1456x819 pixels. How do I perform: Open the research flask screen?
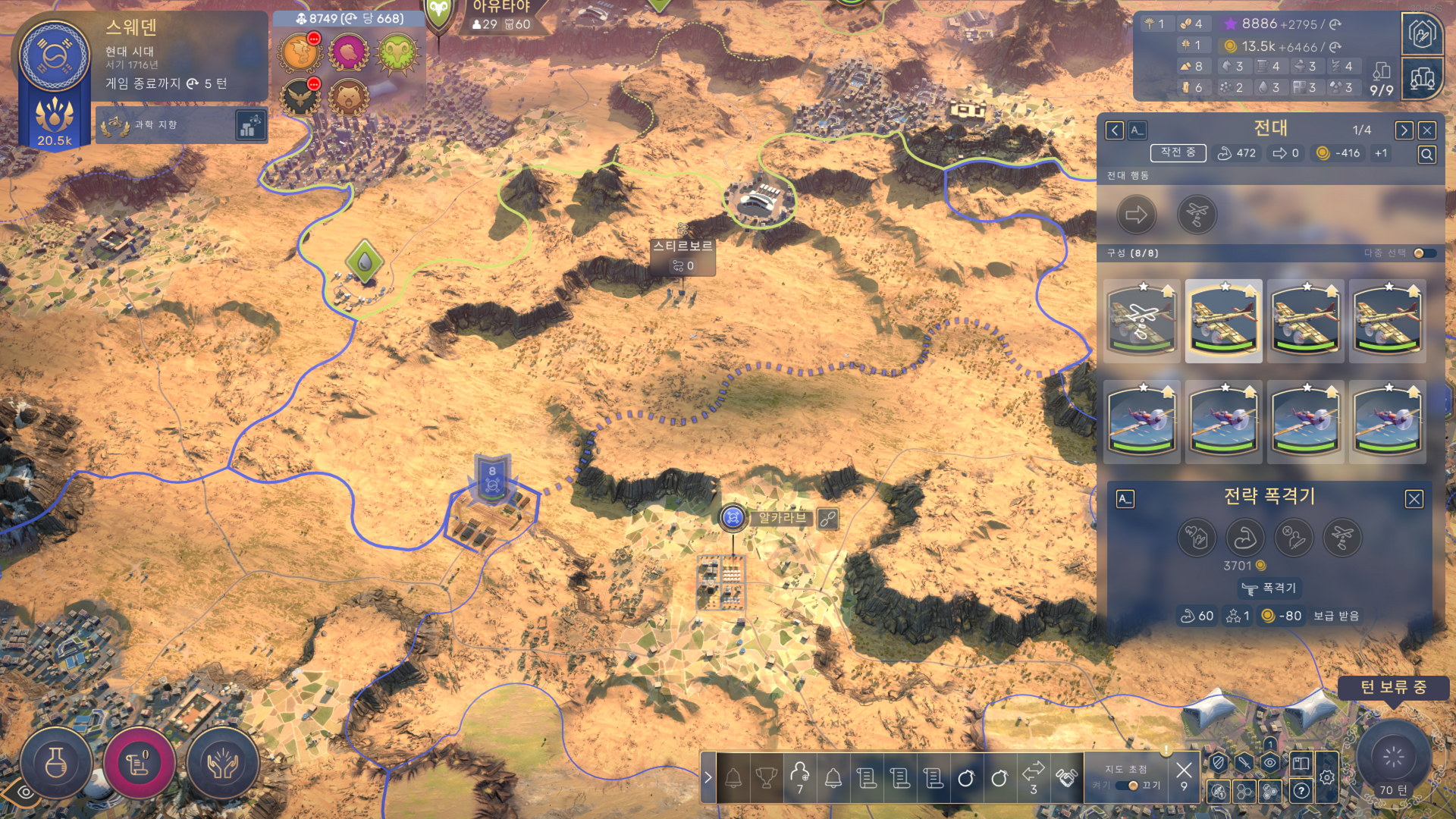coord(56,764)
